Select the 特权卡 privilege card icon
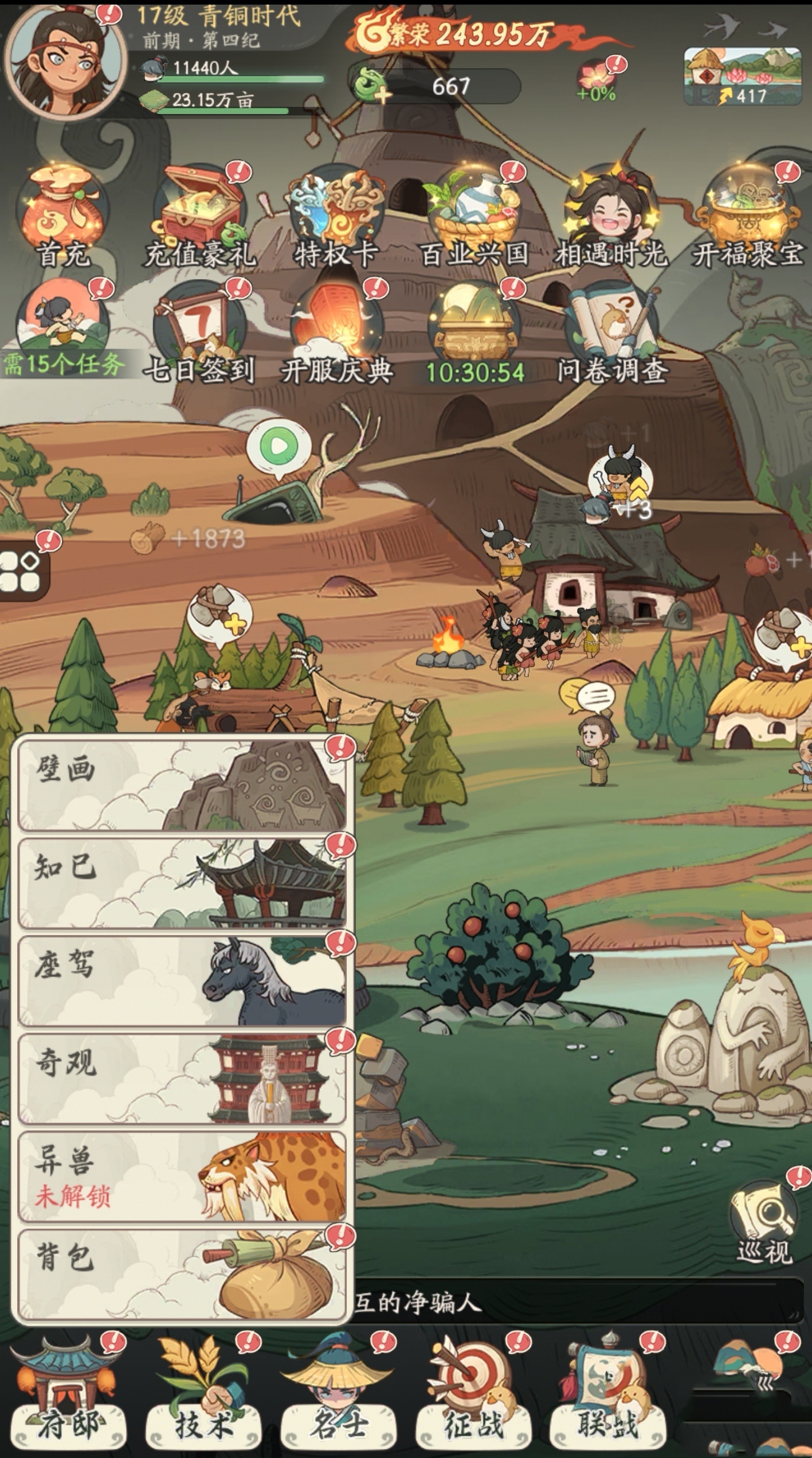812x1458 pixels. click(336, 215)
